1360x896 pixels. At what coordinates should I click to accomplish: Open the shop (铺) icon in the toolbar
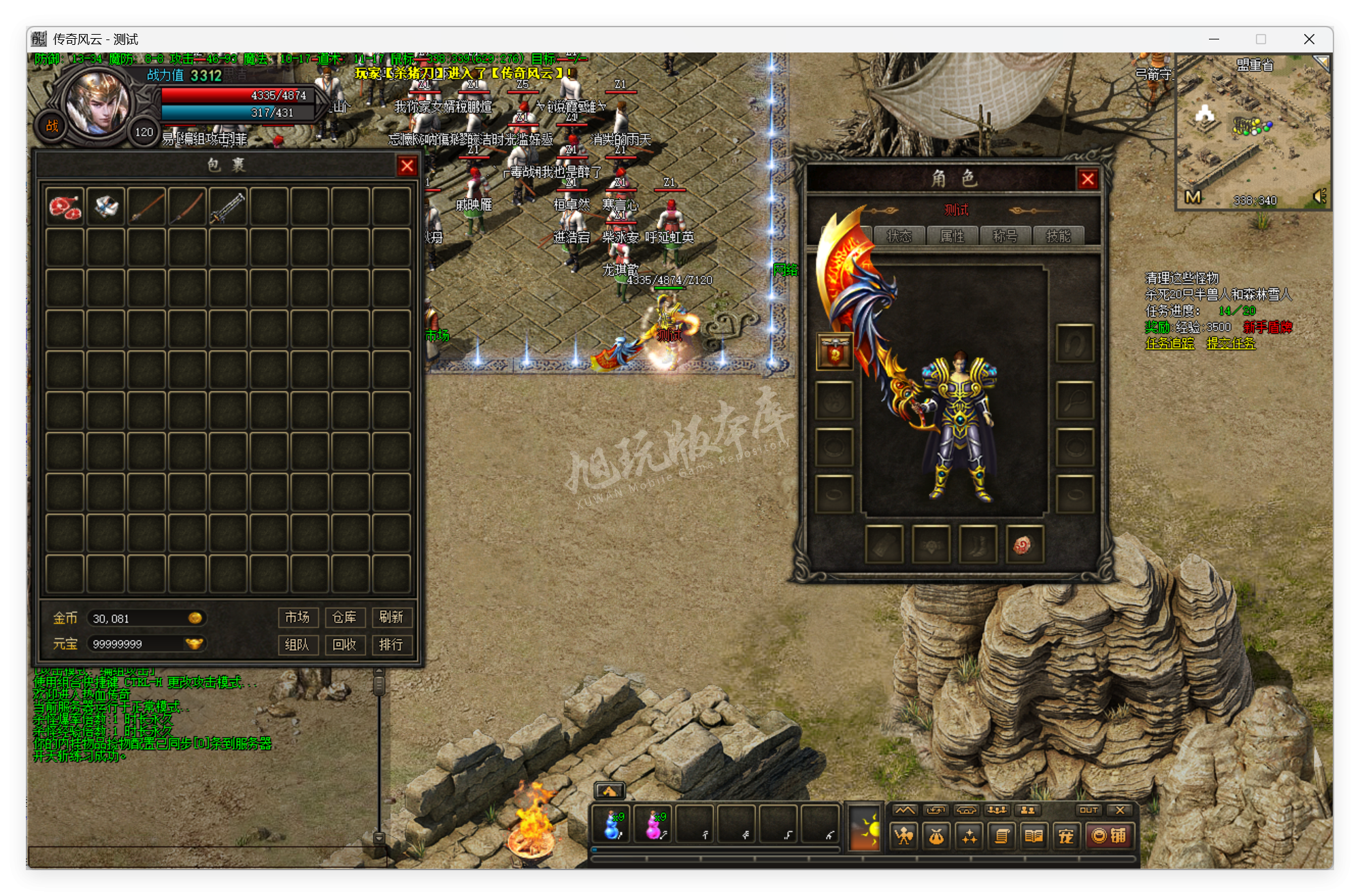point(1111,837)
